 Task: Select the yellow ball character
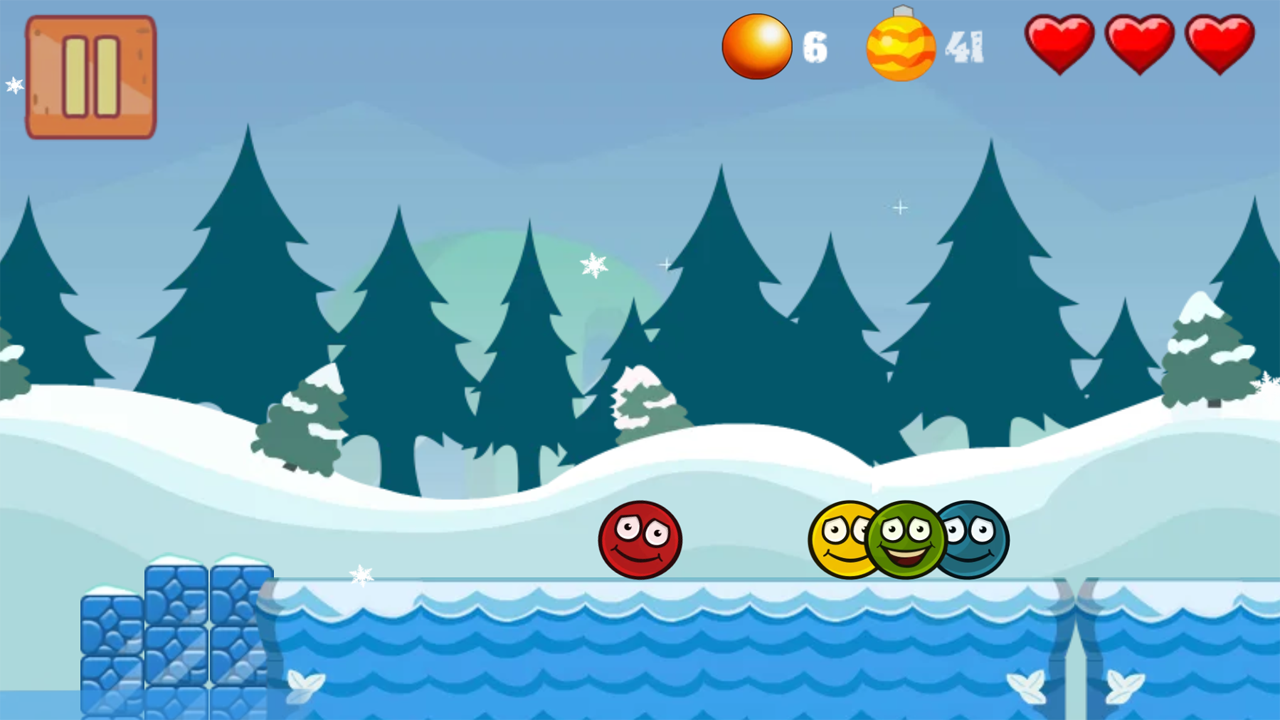(840, 540)
